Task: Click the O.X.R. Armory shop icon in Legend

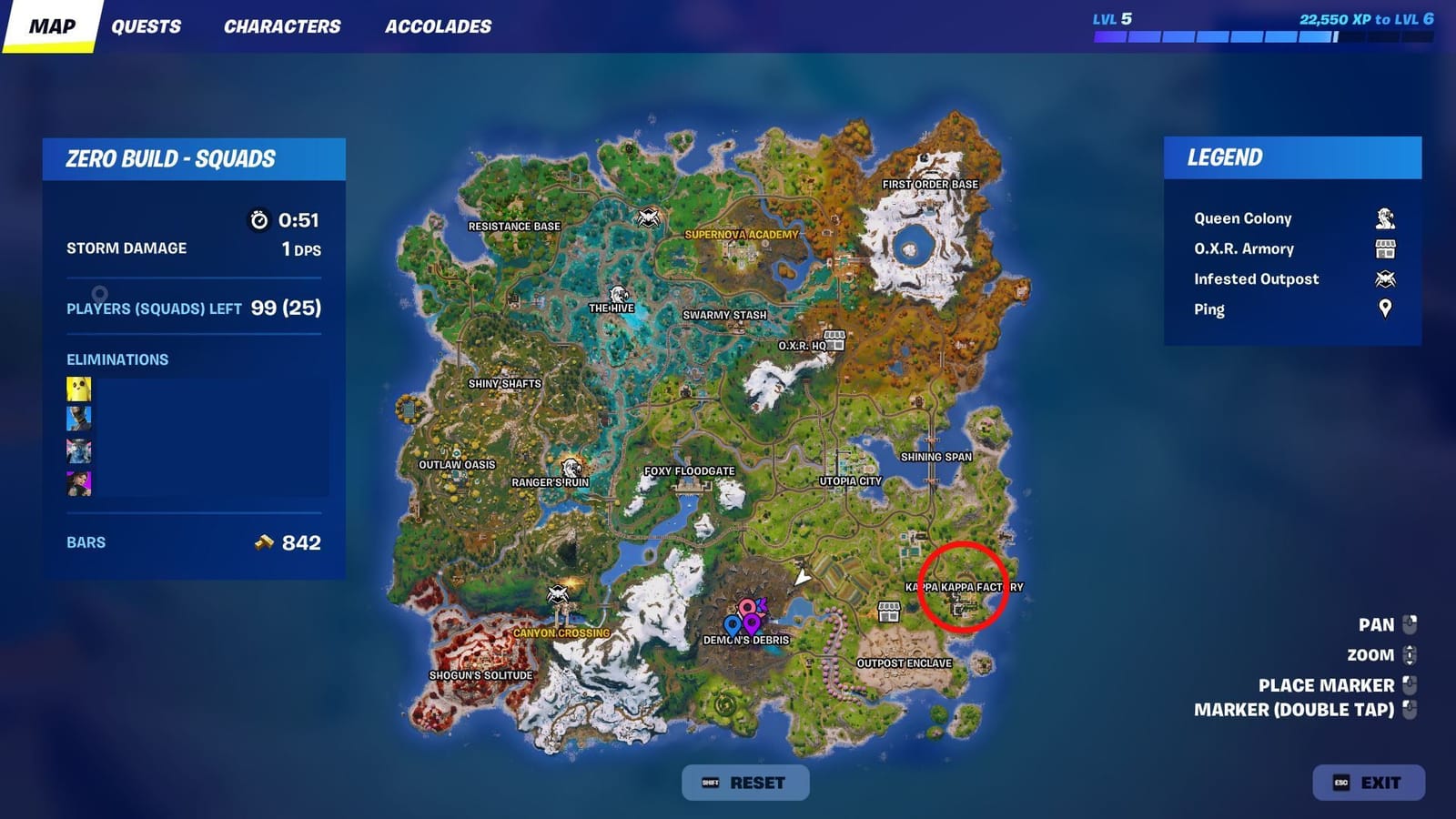Action: [1384, 248]
